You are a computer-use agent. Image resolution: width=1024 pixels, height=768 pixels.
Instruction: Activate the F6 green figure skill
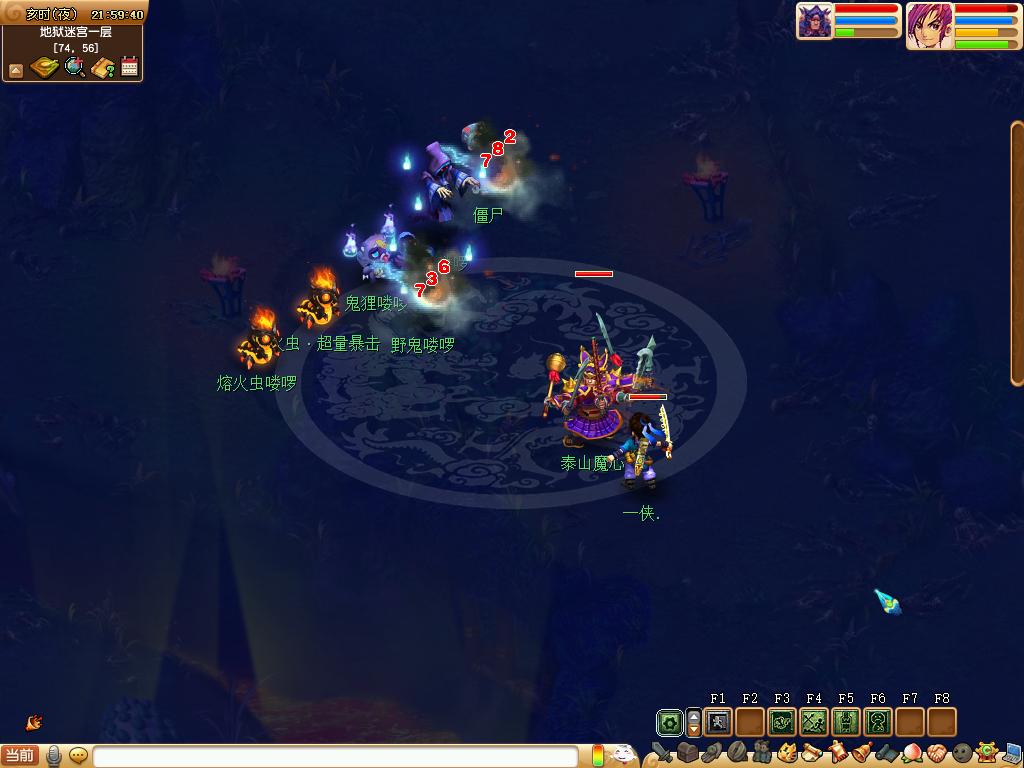(878, 722)
